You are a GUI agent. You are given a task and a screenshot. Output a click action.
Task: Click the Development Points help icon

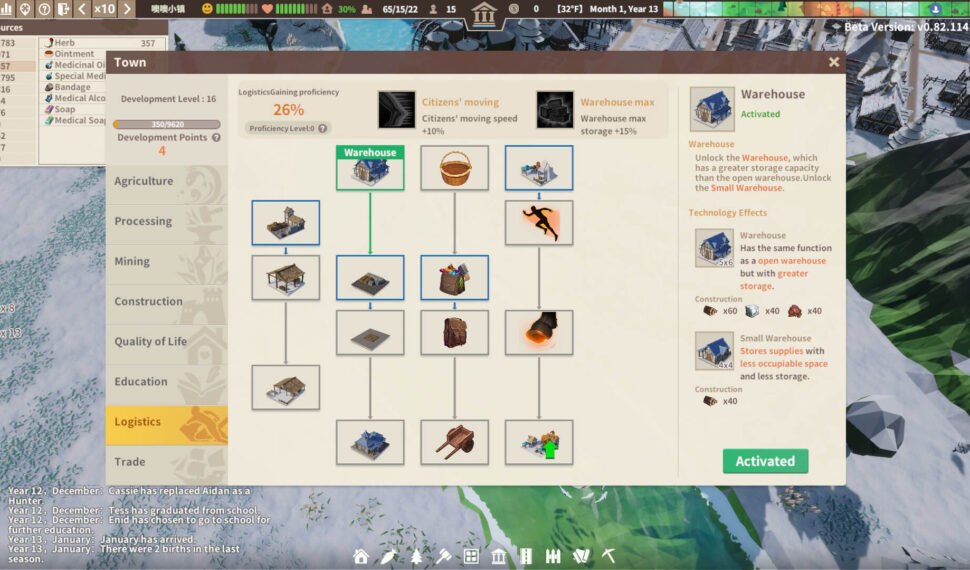[216, 138]
